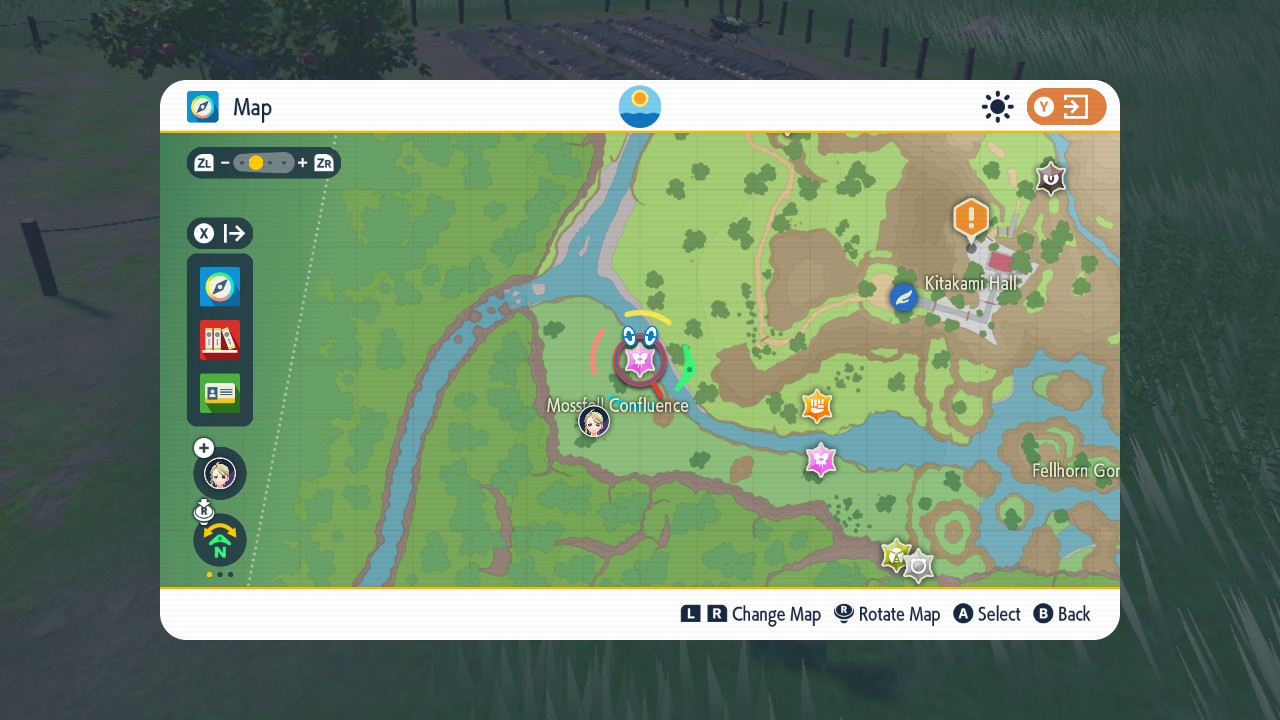Click the Fellhorn Gorge location label

point(1074,471)
